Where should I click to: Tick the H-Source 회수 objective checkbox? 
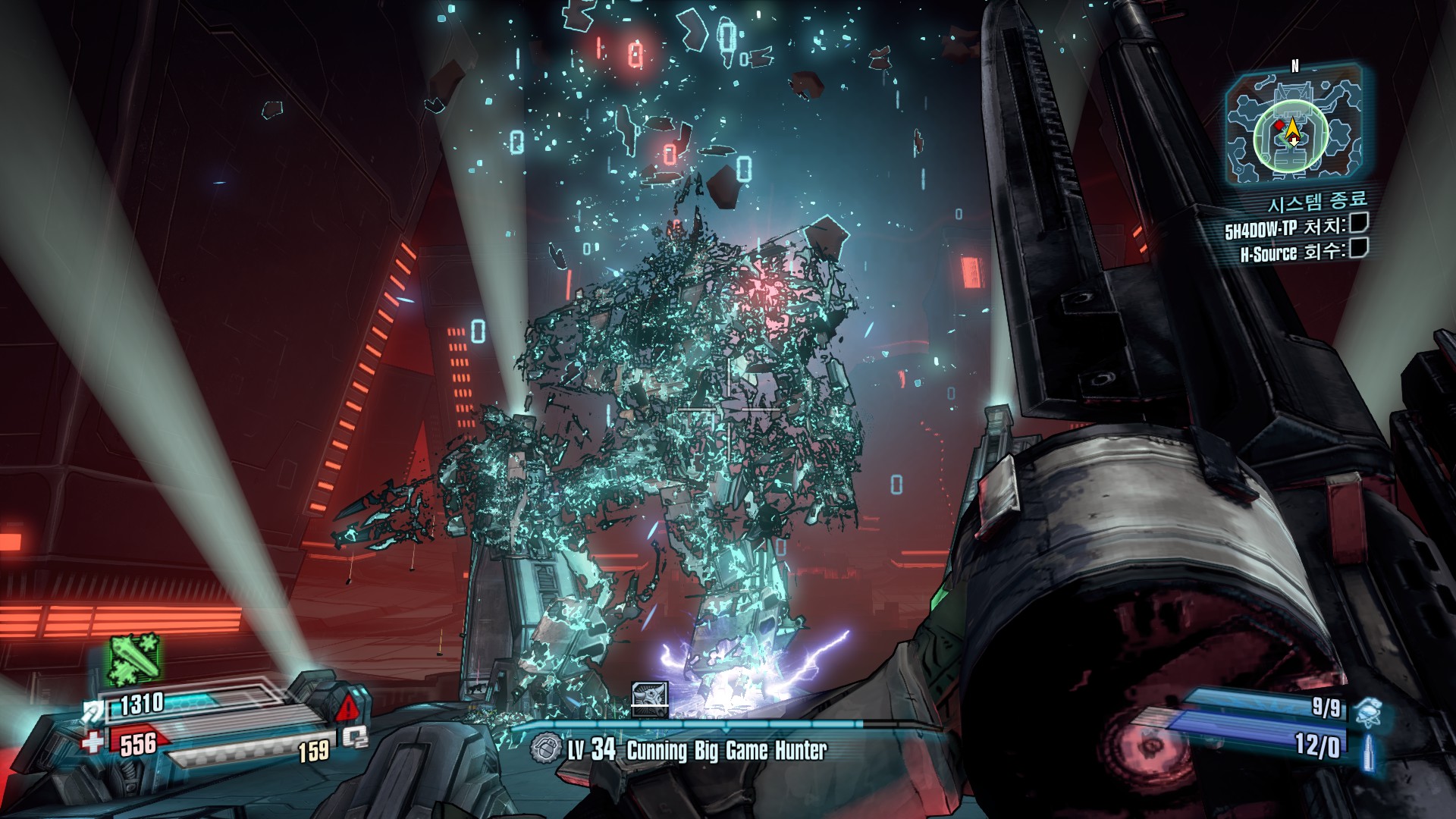1359,248
